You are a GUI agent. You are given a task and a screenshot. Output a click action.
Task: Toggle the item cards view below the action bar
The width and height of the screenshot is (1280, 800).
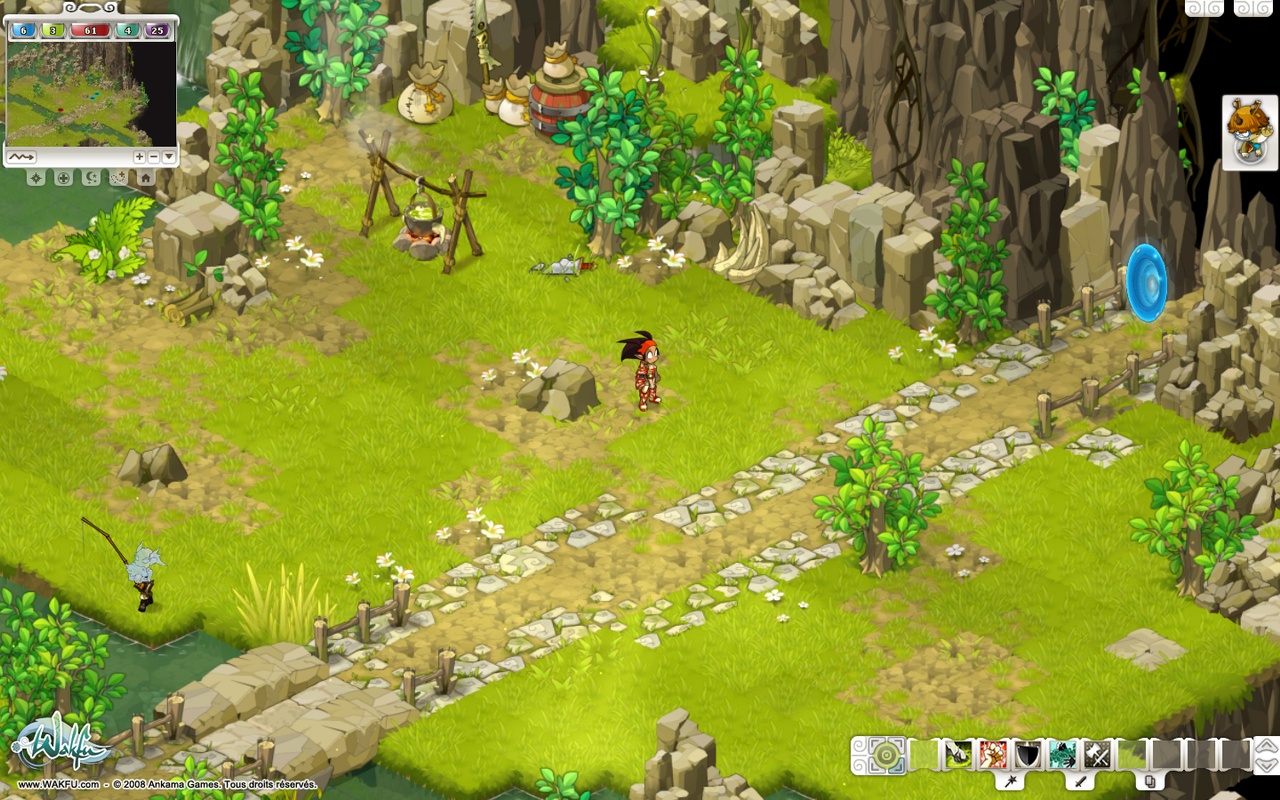[1149, 781]
